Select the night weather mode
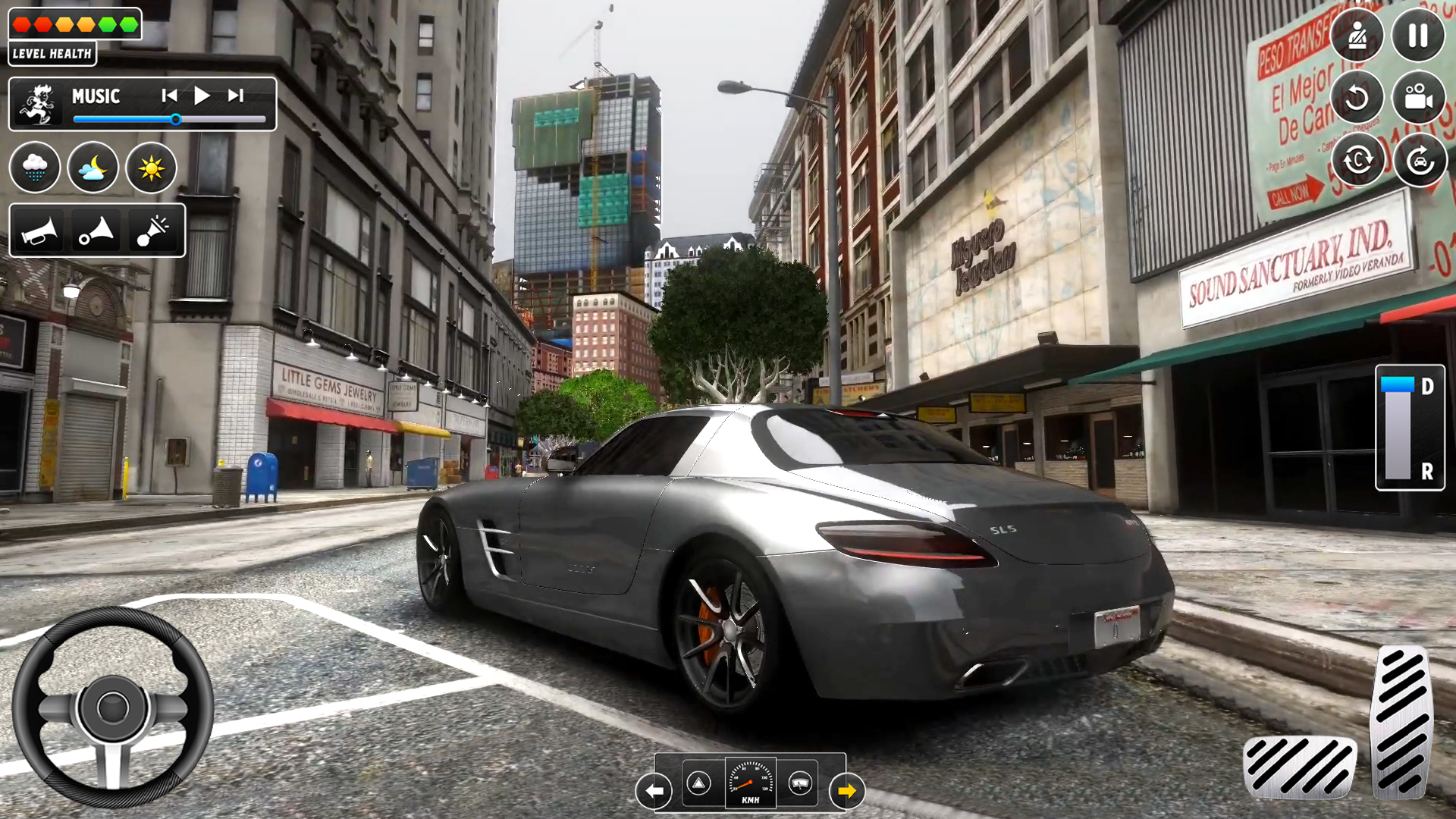Image resolution: width=1456 pixels, height=819 pixels. (93, 168)
